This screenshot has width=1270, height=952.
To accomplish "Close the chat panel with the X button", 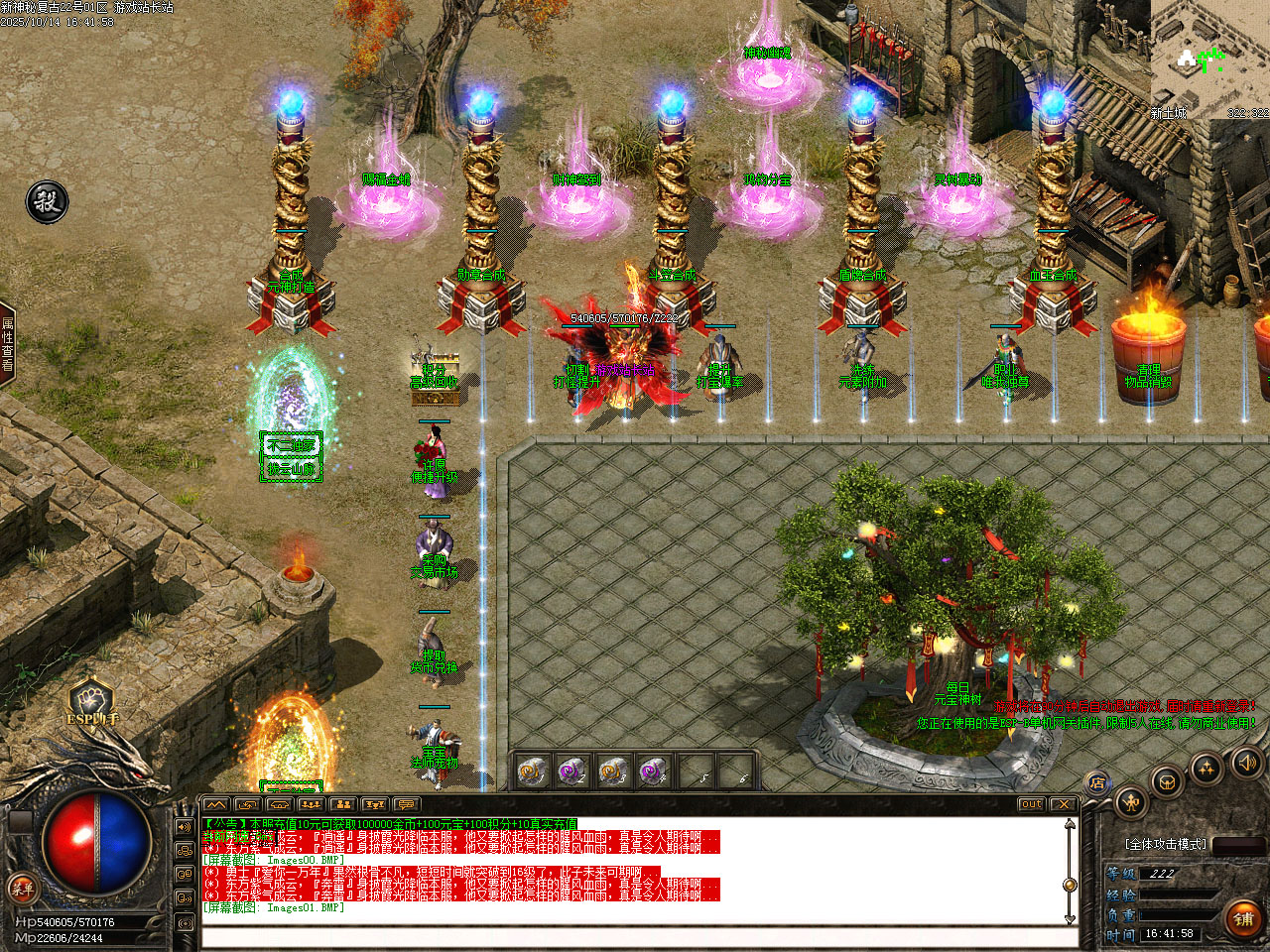I will 1063,804.
